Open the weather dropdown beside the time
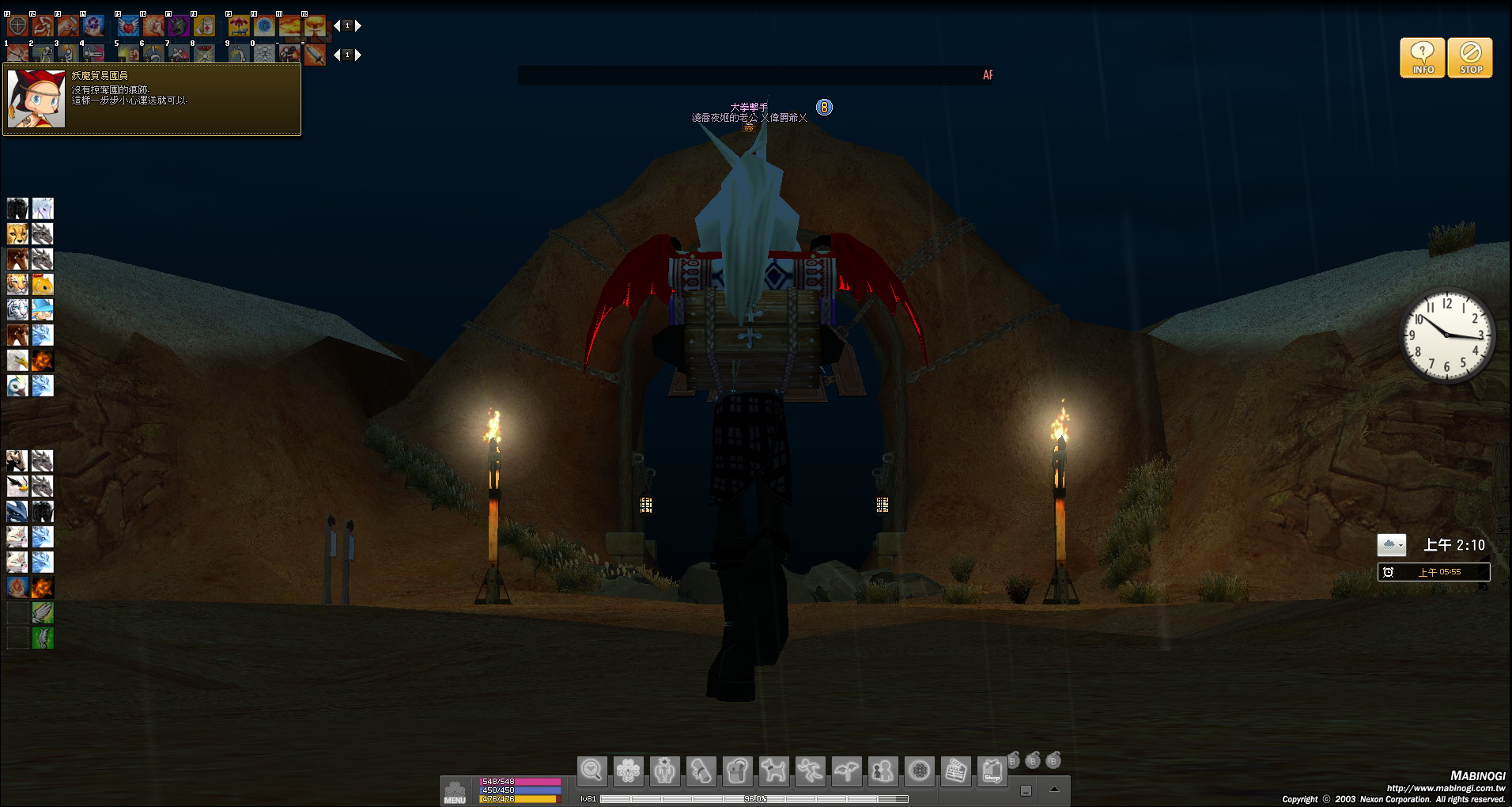This screenshot has width=1512, height=807. pyautogui.click(x=1391, y=544)
